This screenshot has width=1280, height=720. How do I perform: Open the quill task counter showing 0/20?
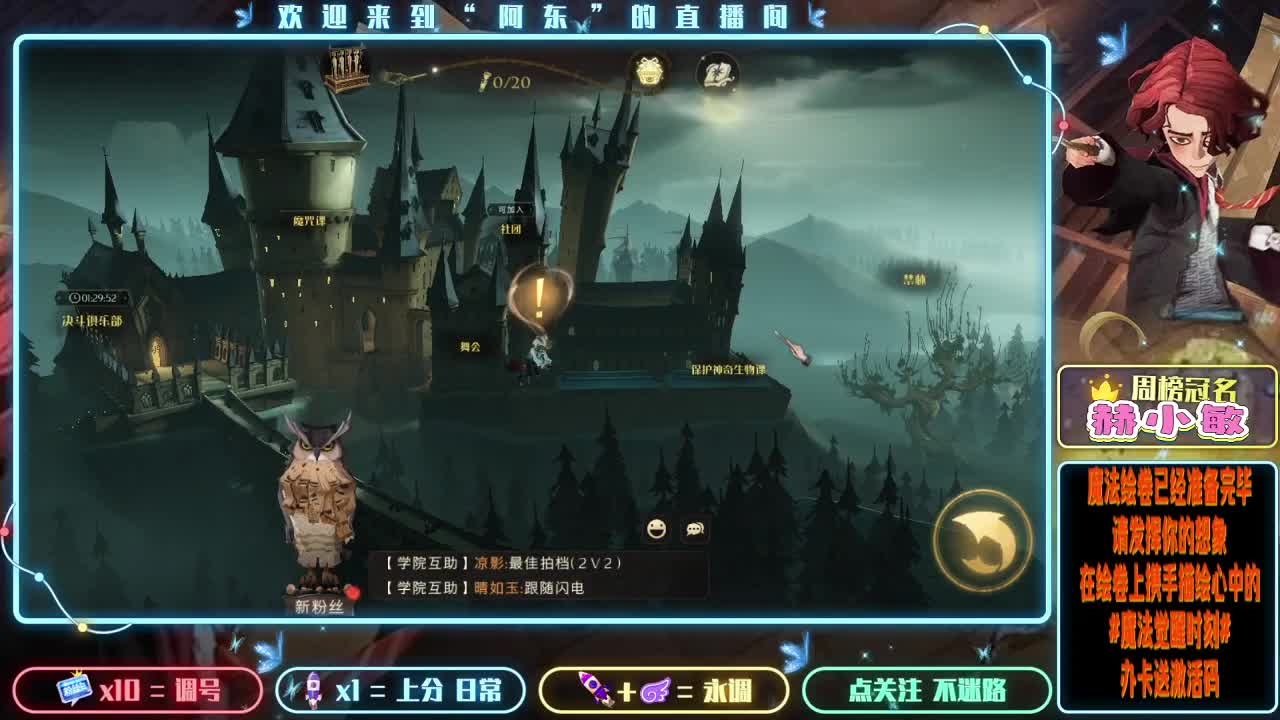coord(487,86)
